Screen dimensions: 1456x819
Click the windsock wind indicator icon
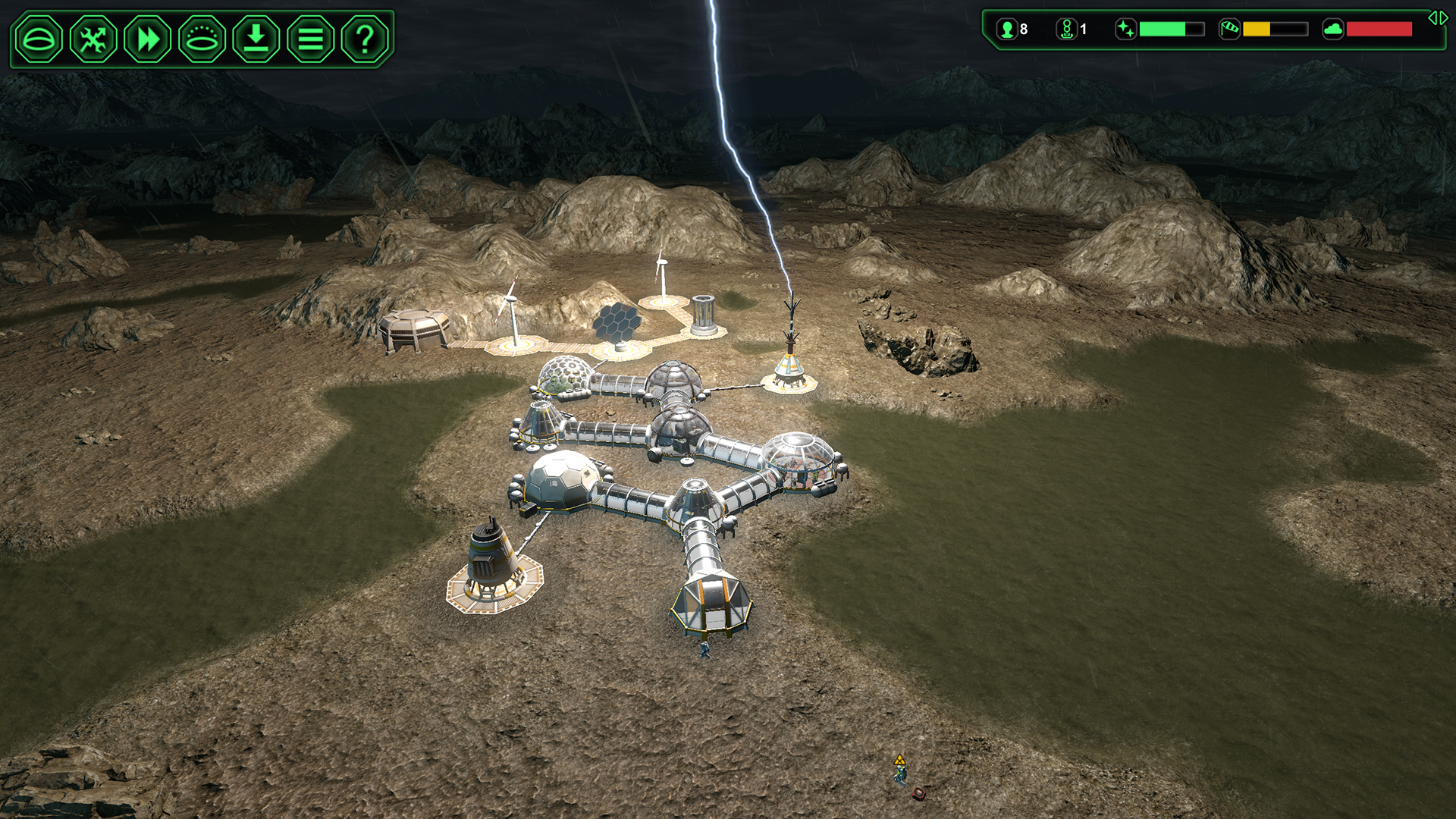1228,30
